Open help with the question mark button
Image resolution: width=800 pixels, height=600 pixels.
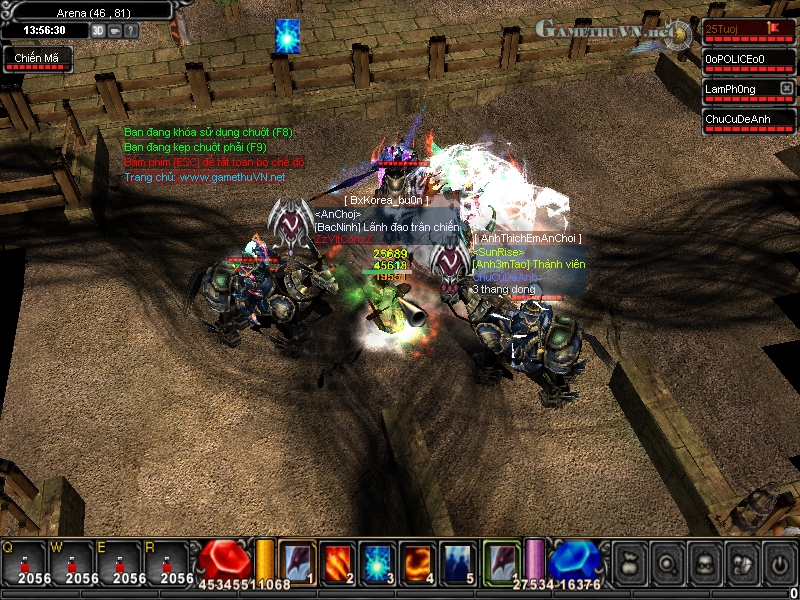(131, 30)
